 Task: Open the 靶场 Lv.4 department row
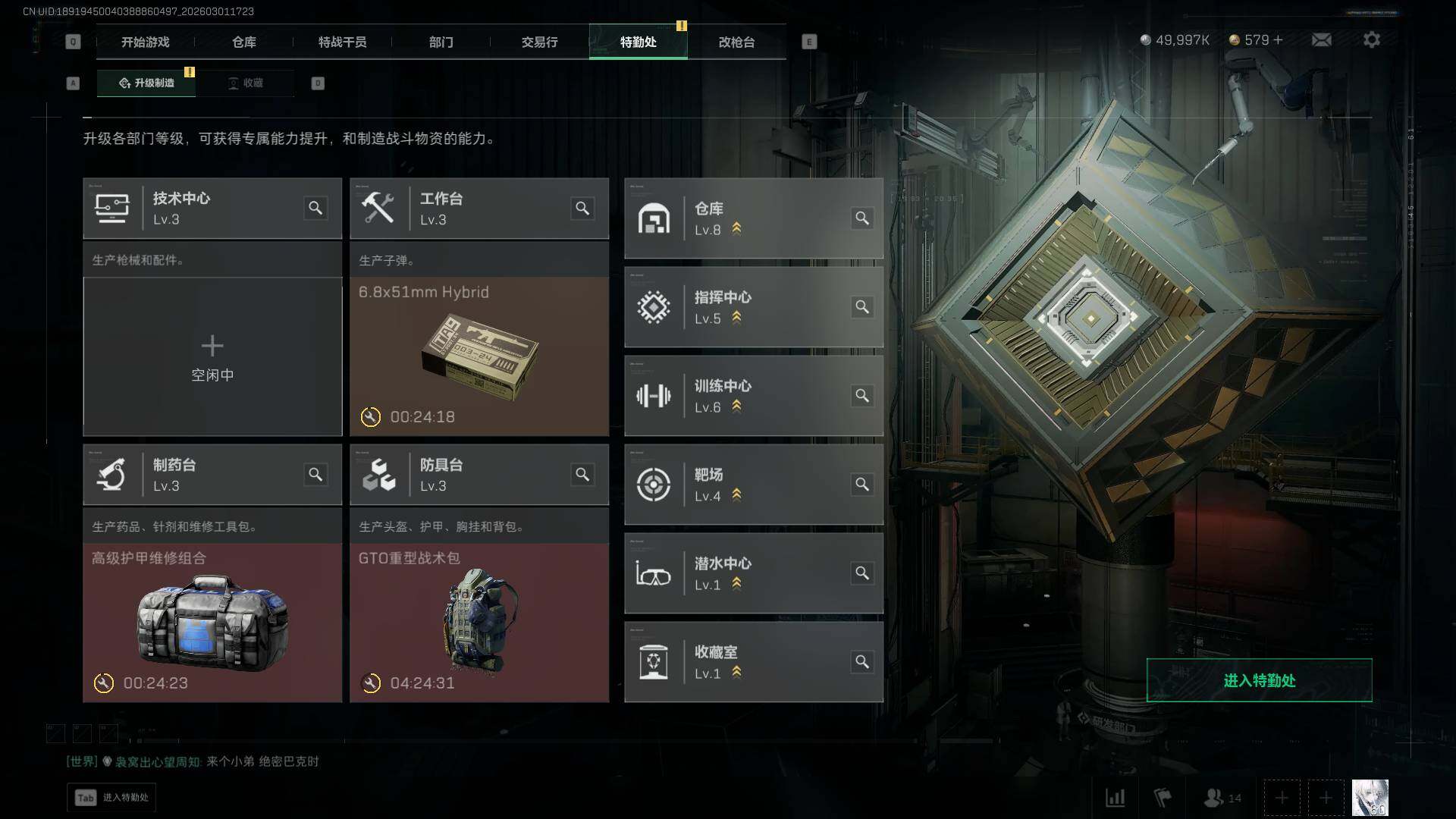753,485
